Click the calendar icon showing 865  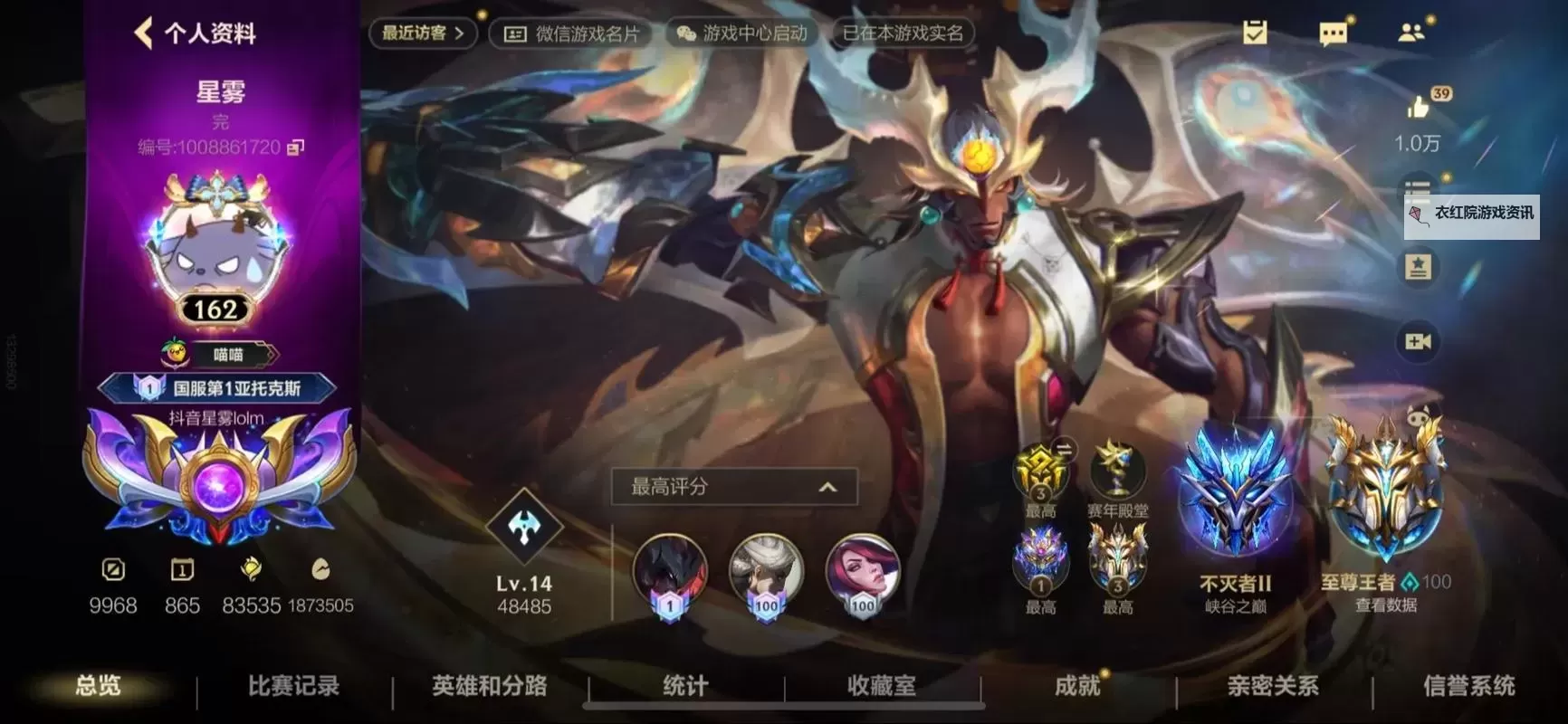click(x=181, y=570)
